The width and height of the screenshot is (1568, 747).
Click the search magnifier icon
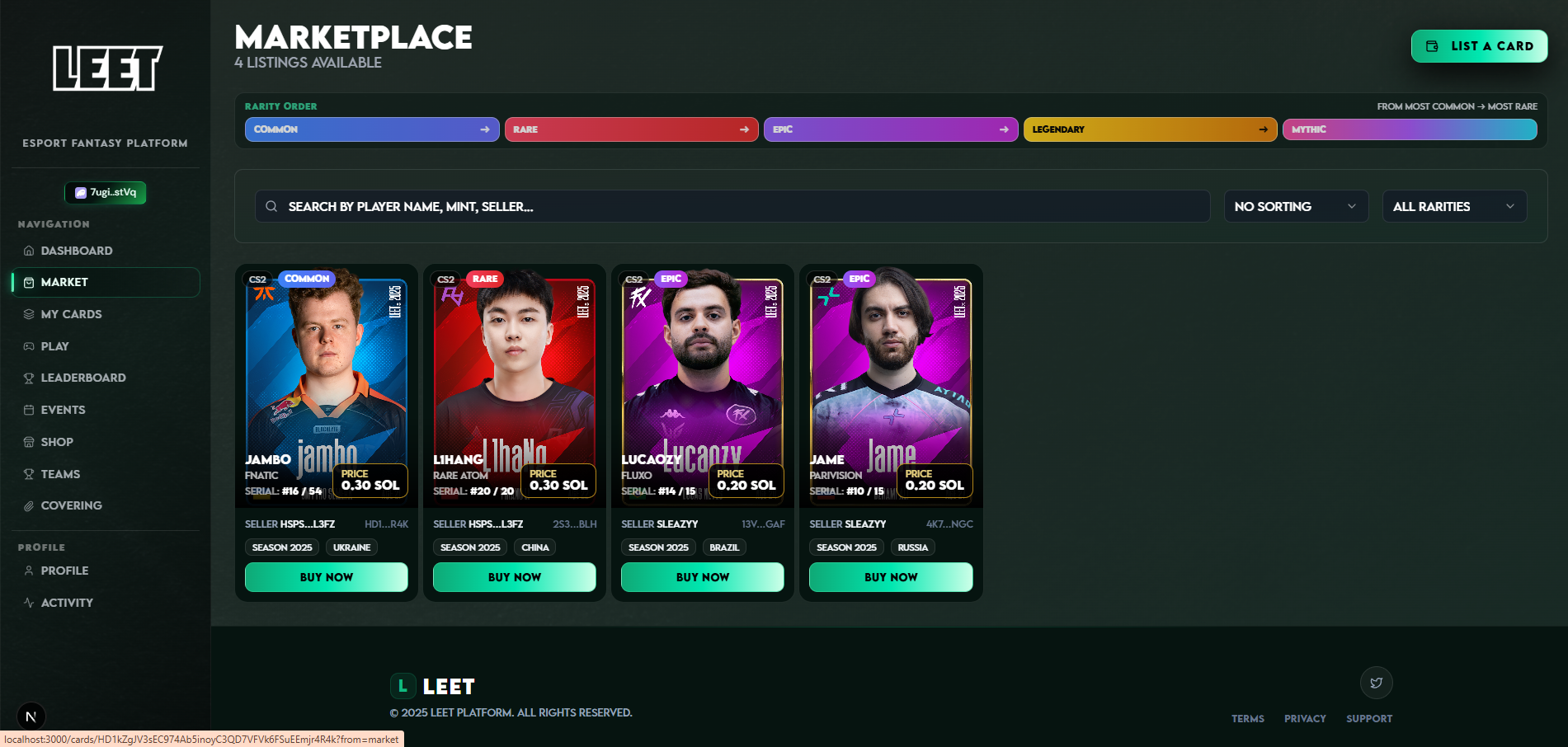pyautogui.click(x=271, y=206)
